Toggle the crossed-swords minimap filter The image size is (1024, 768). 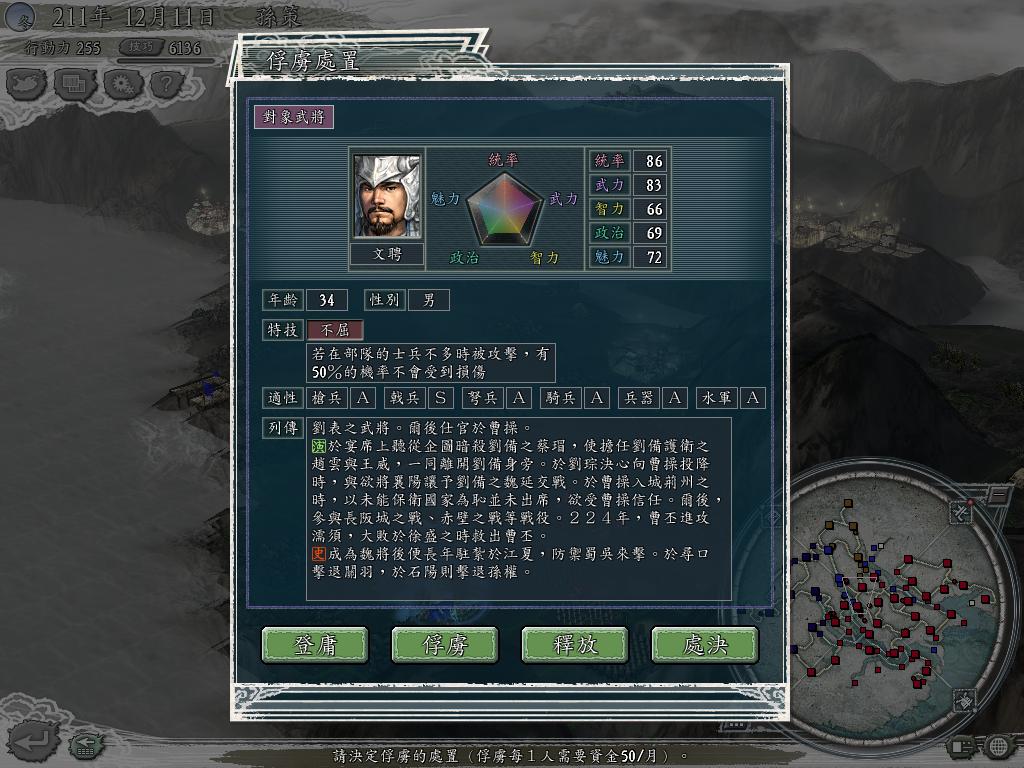point(960,512)
